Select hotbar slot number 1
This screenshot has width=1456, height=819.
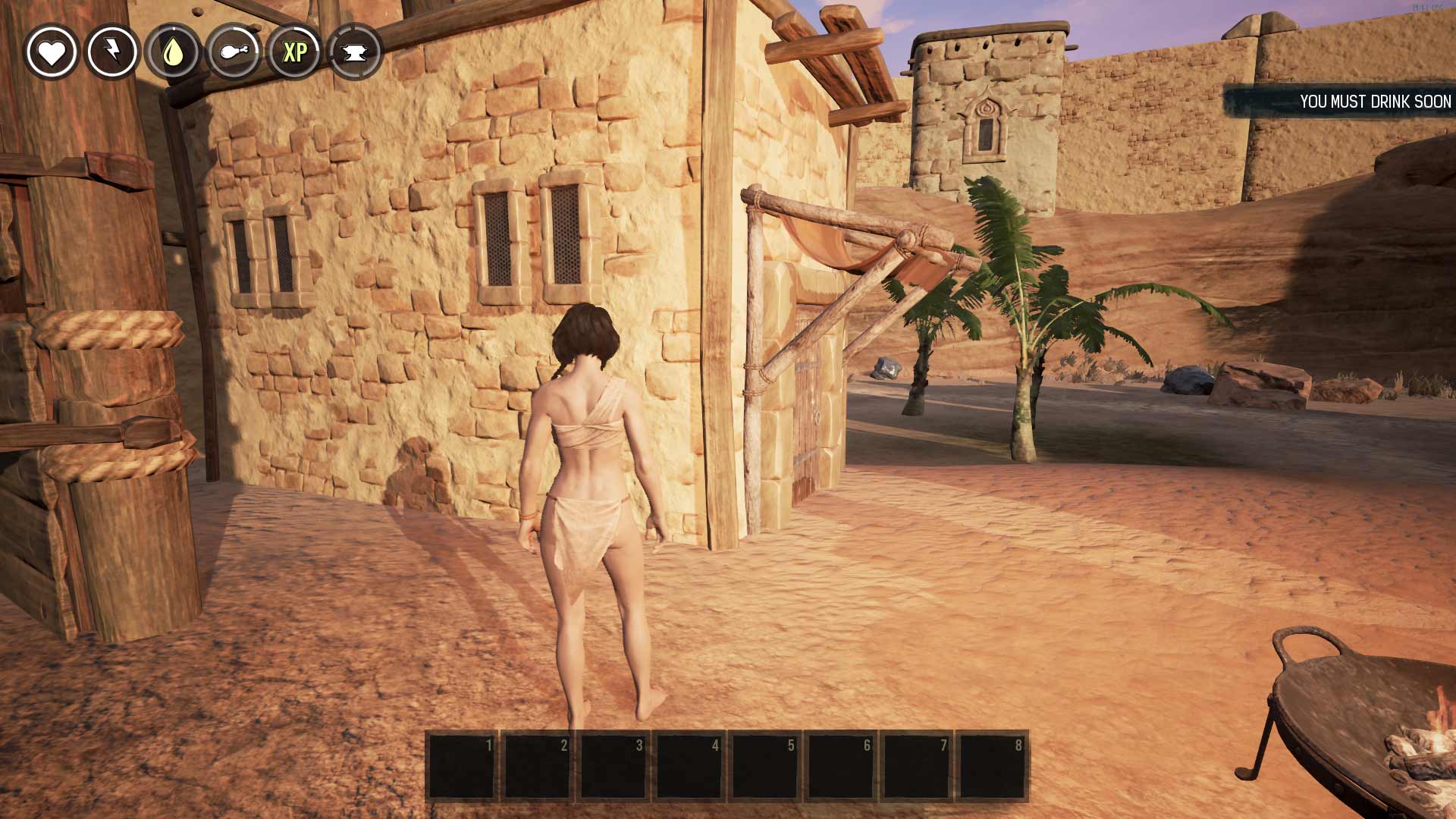pyautogui.click(x=462, y=765)
